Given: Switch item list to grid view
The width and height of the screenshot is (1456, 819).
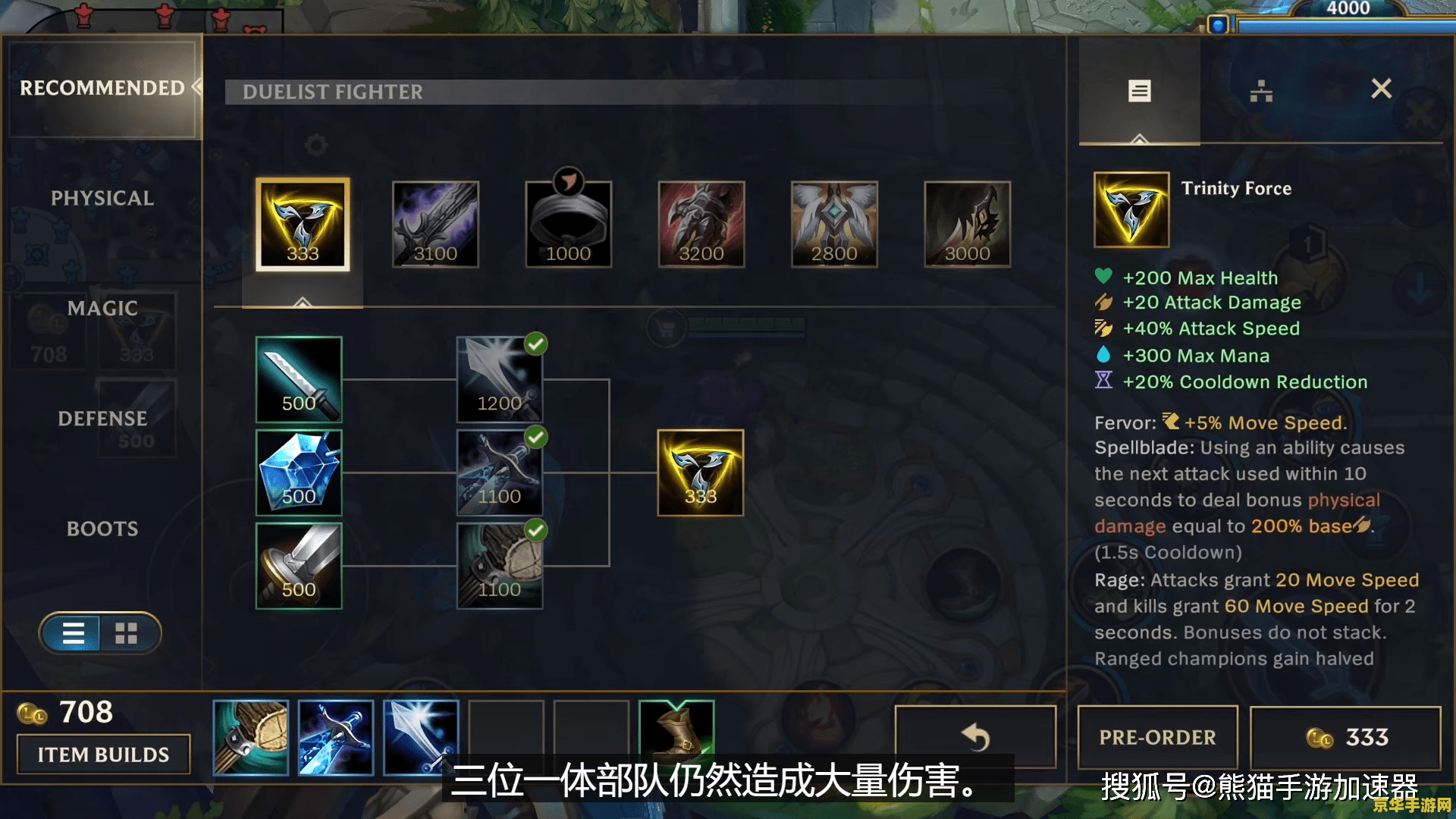Looking at the screenshot, I should tap(126, 634).
